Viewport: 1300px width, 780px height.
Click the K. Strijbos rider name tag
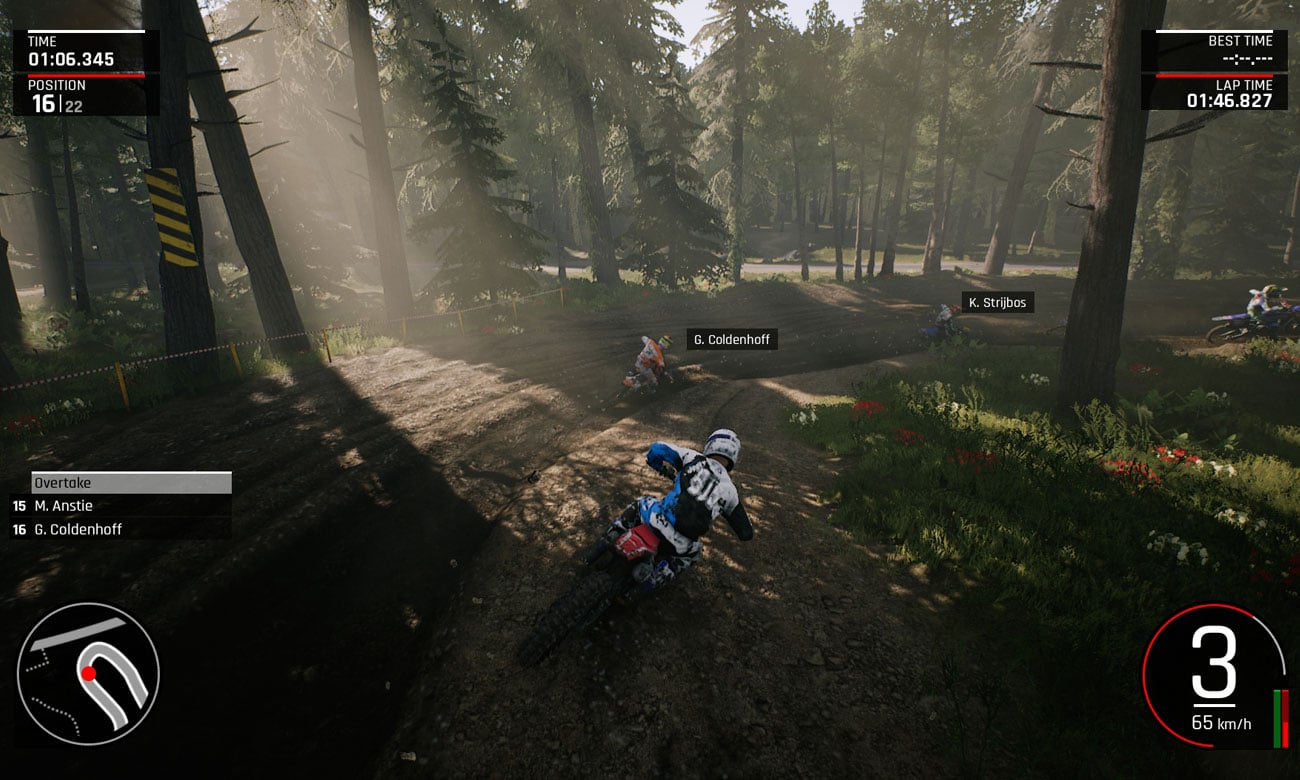998,302
